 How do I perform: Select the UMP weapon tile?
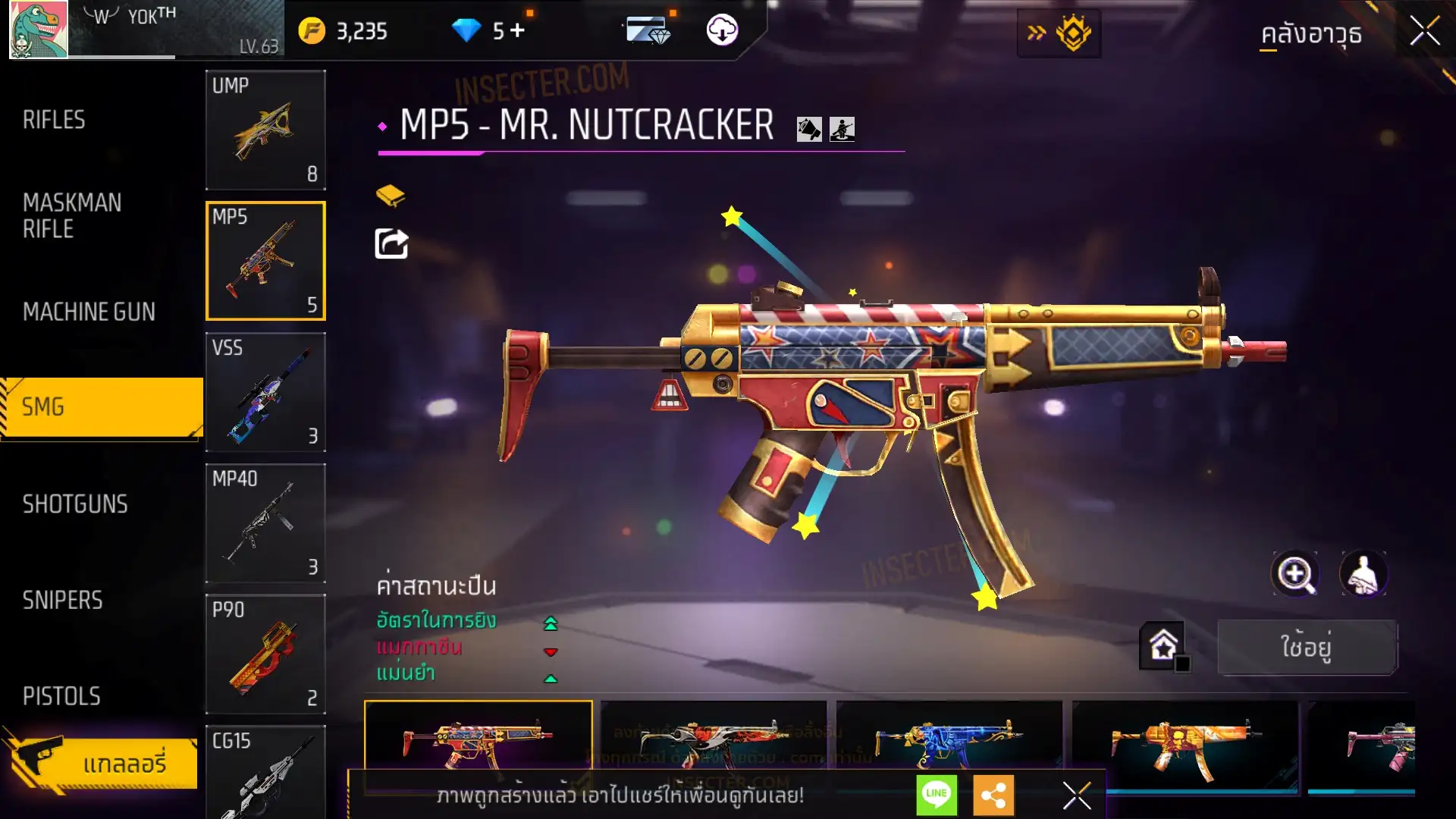tap(265, 130)
